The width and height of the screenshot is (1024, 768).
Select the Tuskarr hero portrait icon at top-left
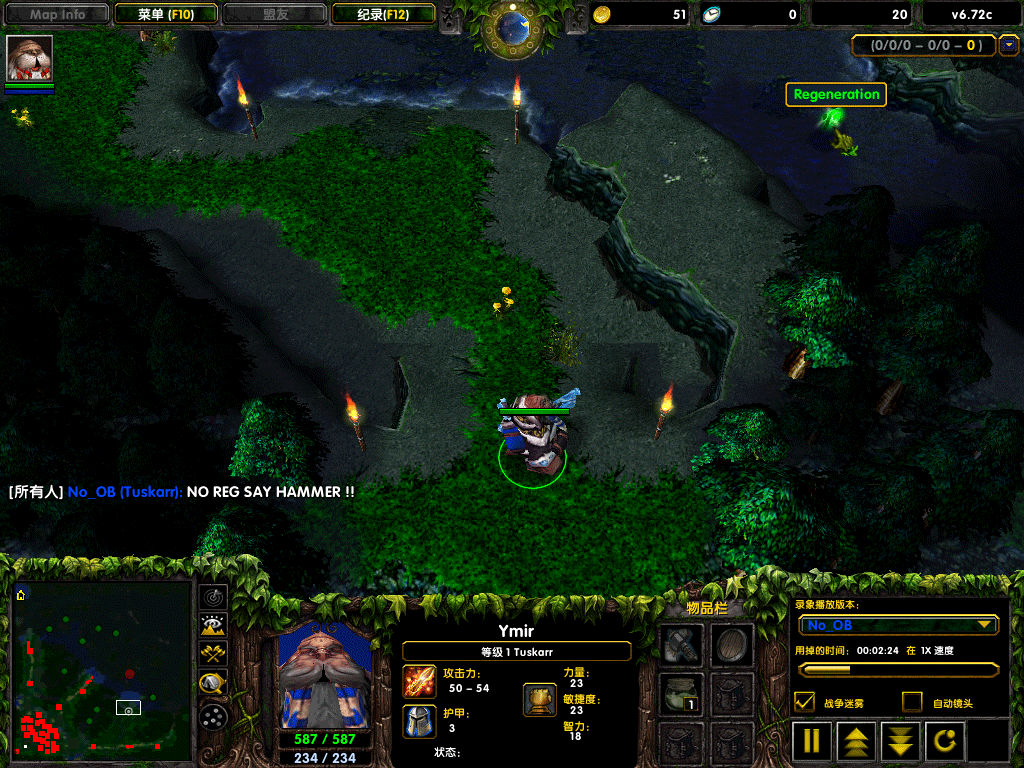(x=29, y=58)
